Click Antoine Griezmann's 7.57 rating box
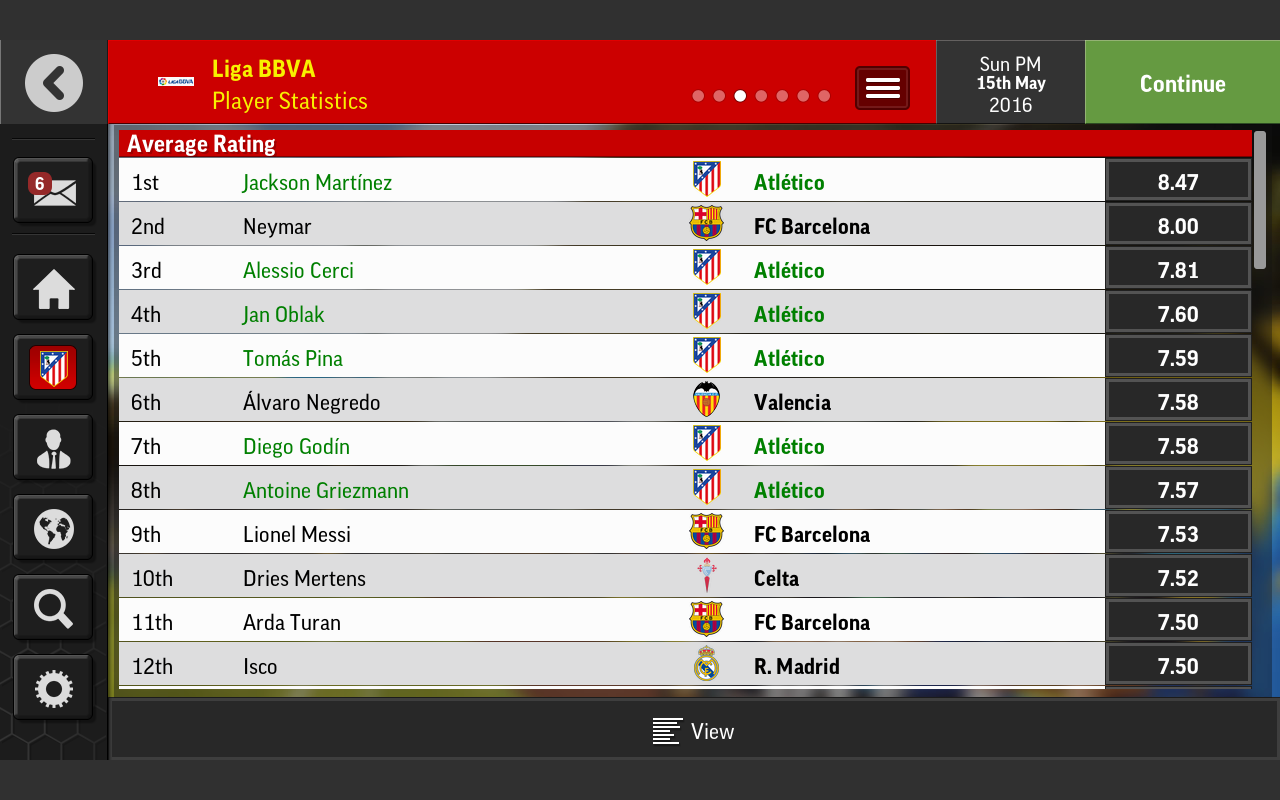The width and height of the screenshot is (1280, 800). 1177,491
